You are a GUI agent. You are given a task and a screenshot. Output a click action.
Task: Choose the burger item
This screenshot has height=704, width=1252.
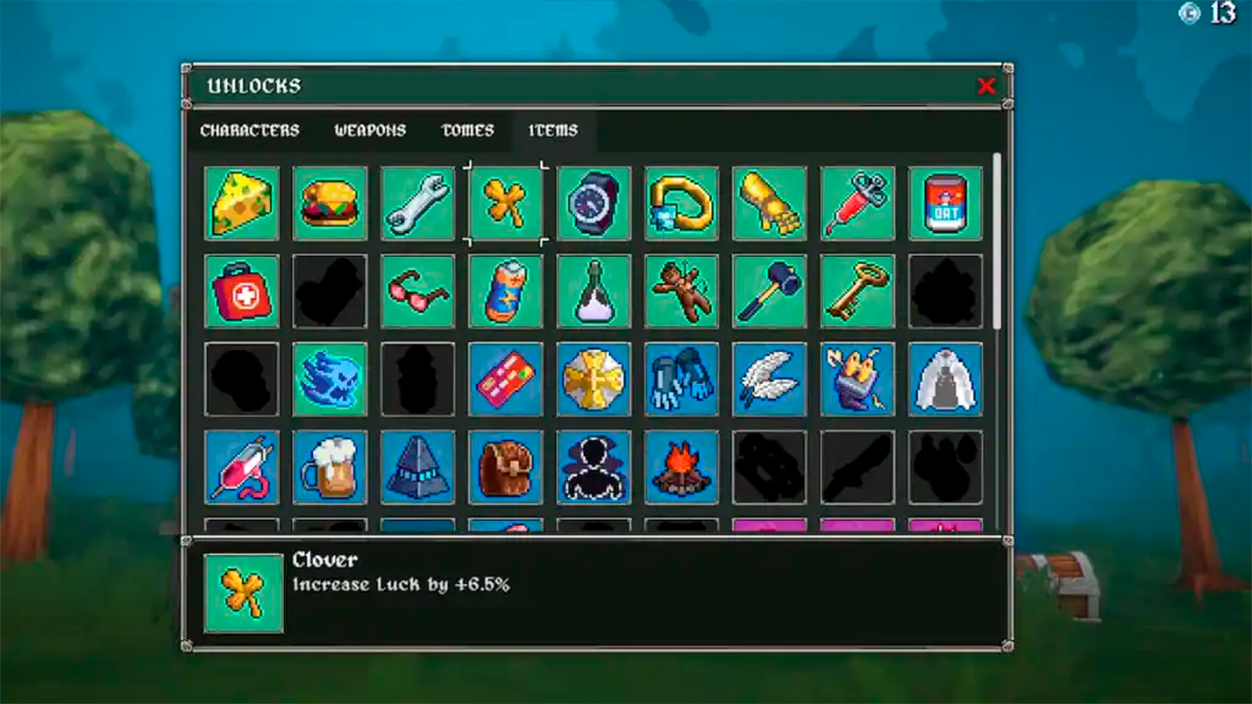(x=330, y=204)
